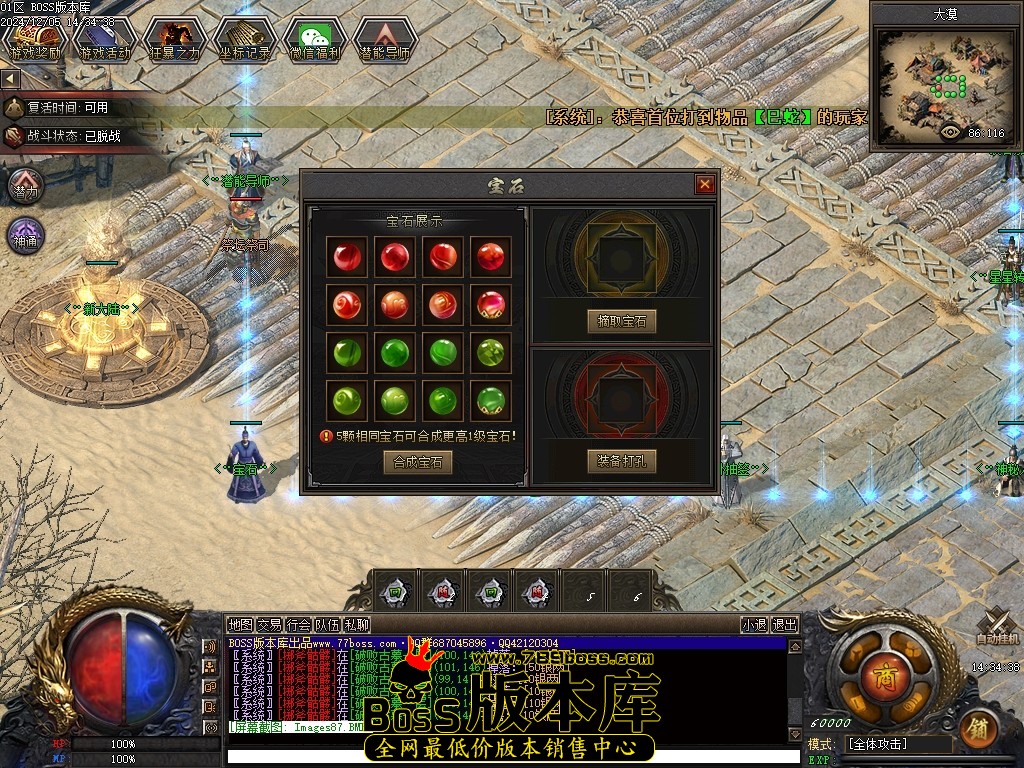The image size is (1024, 768).
Task: Click the 装备打孔 equipment socket button
Action: click(621, 461)
